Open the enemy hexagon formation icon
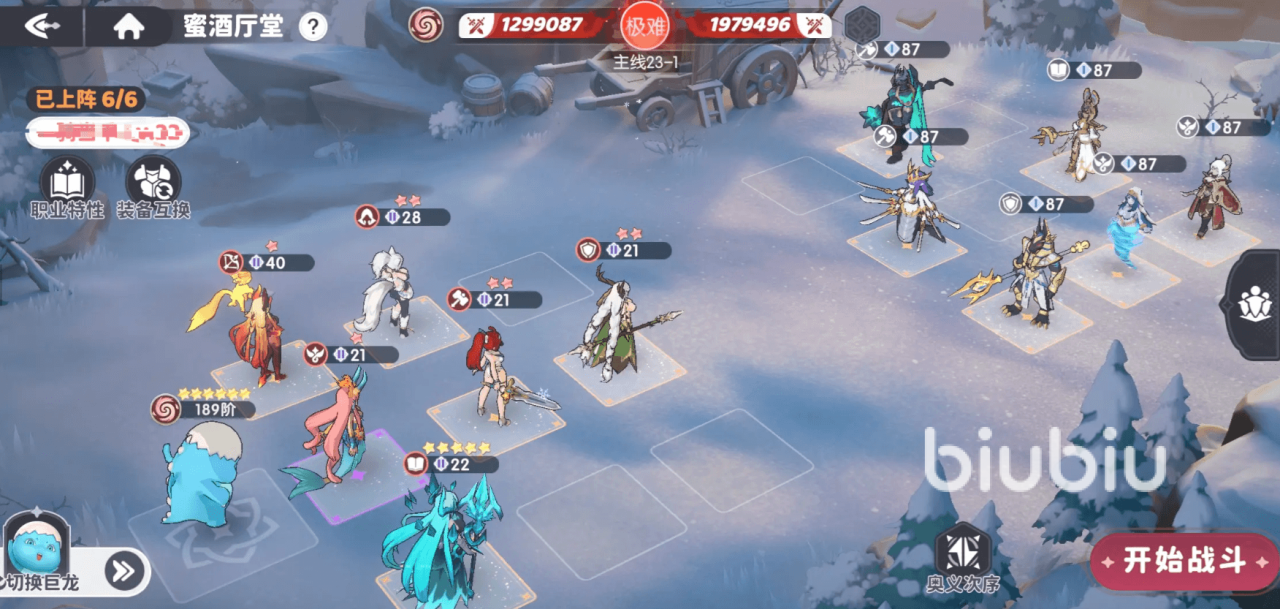This screenshot has width=1280, height=609. (861, 23)
